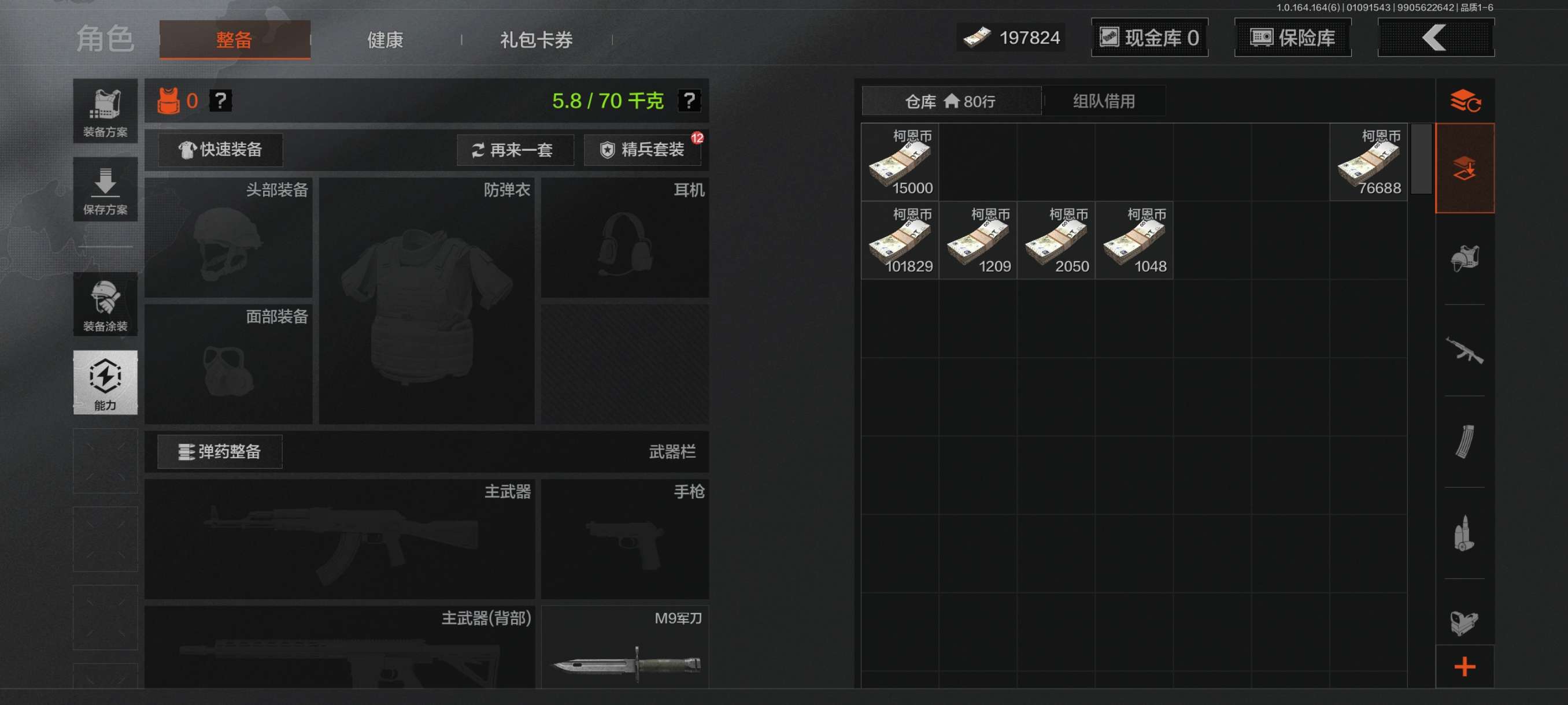Viewport: 1568px width, 705px height.
Task: Select the 整备 tab
Action: click(x=234, y=40)
